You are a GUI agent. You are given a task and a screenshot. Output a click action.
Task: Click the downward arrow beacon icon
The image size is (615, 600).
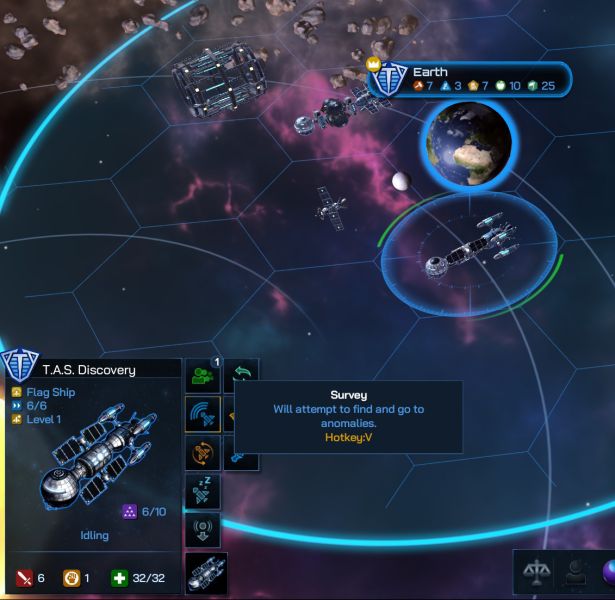click(x=203, y=528)
